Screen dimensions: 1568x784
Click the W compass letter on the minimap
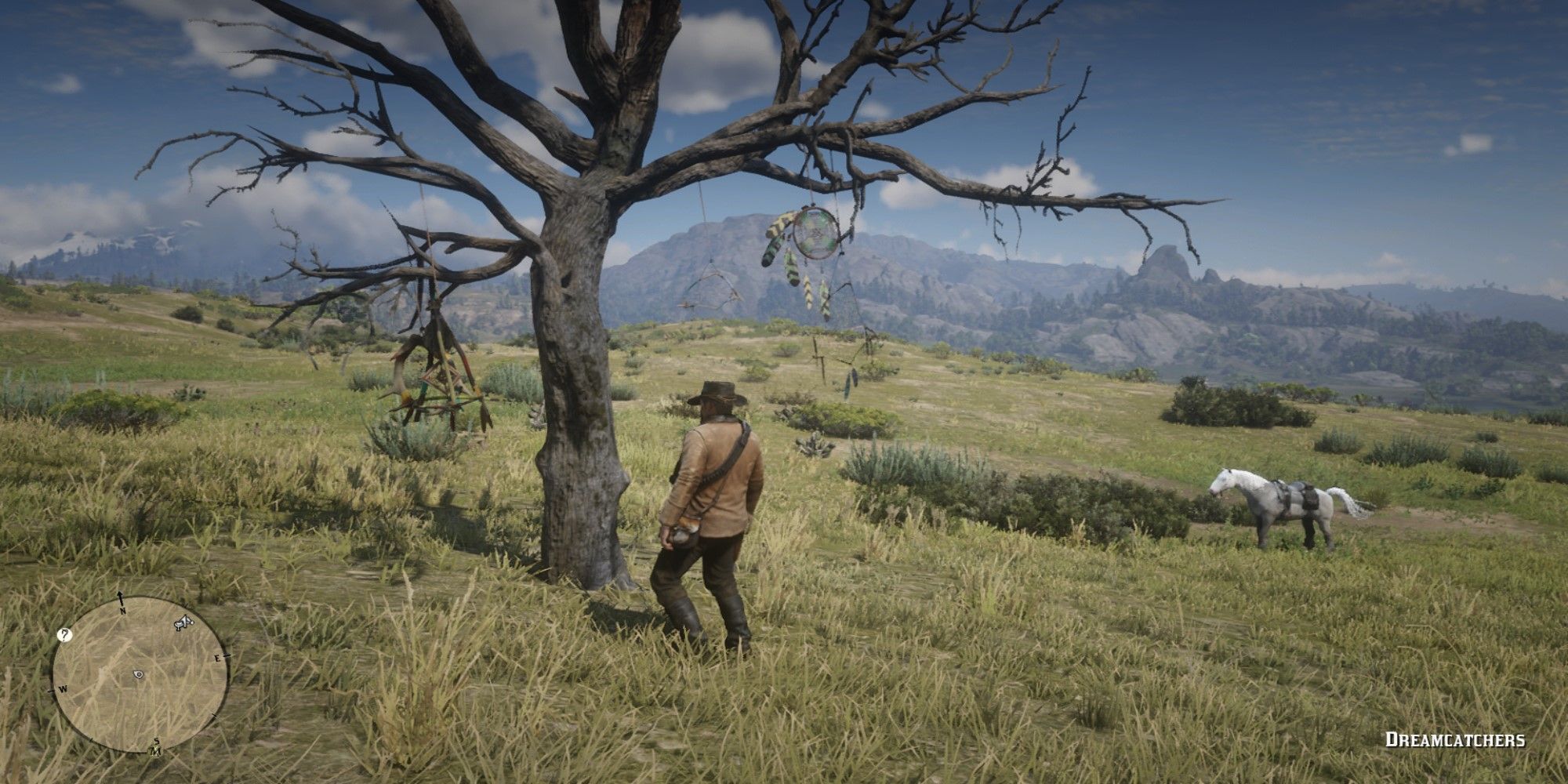[64, 688]
